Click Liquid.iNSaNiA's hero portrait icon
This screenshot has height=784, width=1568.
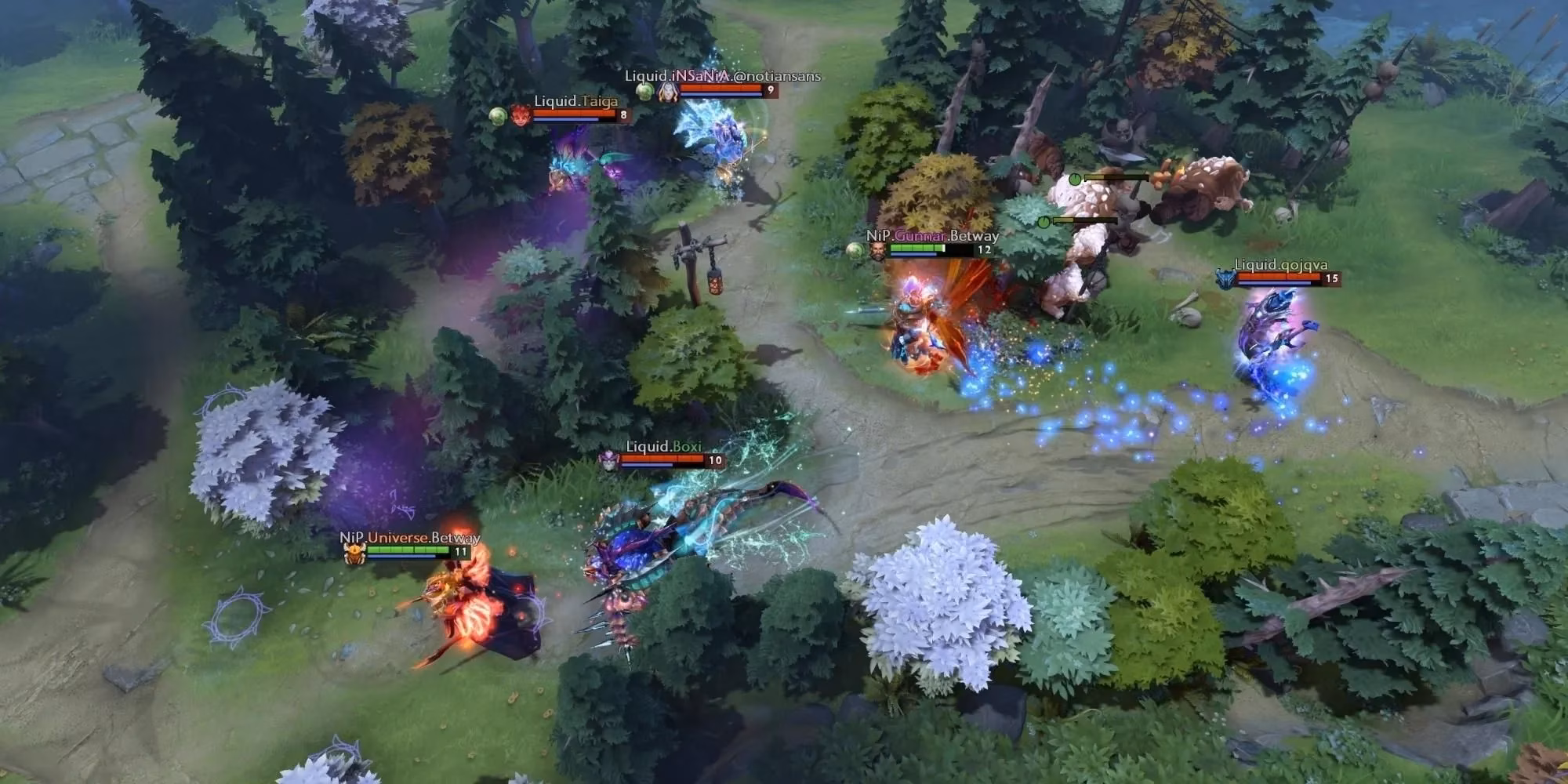[666, 92]
